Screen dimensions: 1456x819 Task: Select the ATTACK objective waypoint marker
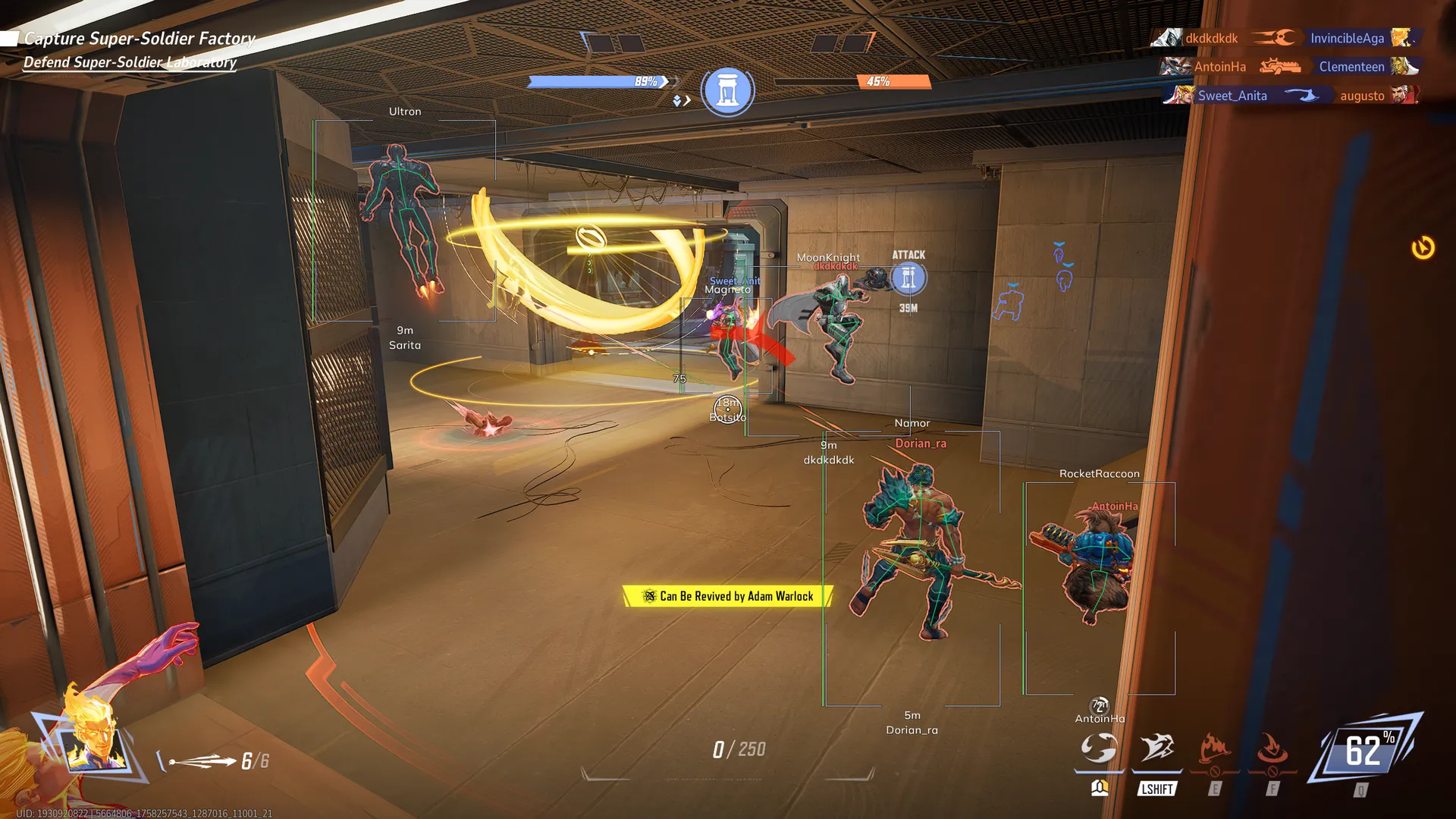908,278
